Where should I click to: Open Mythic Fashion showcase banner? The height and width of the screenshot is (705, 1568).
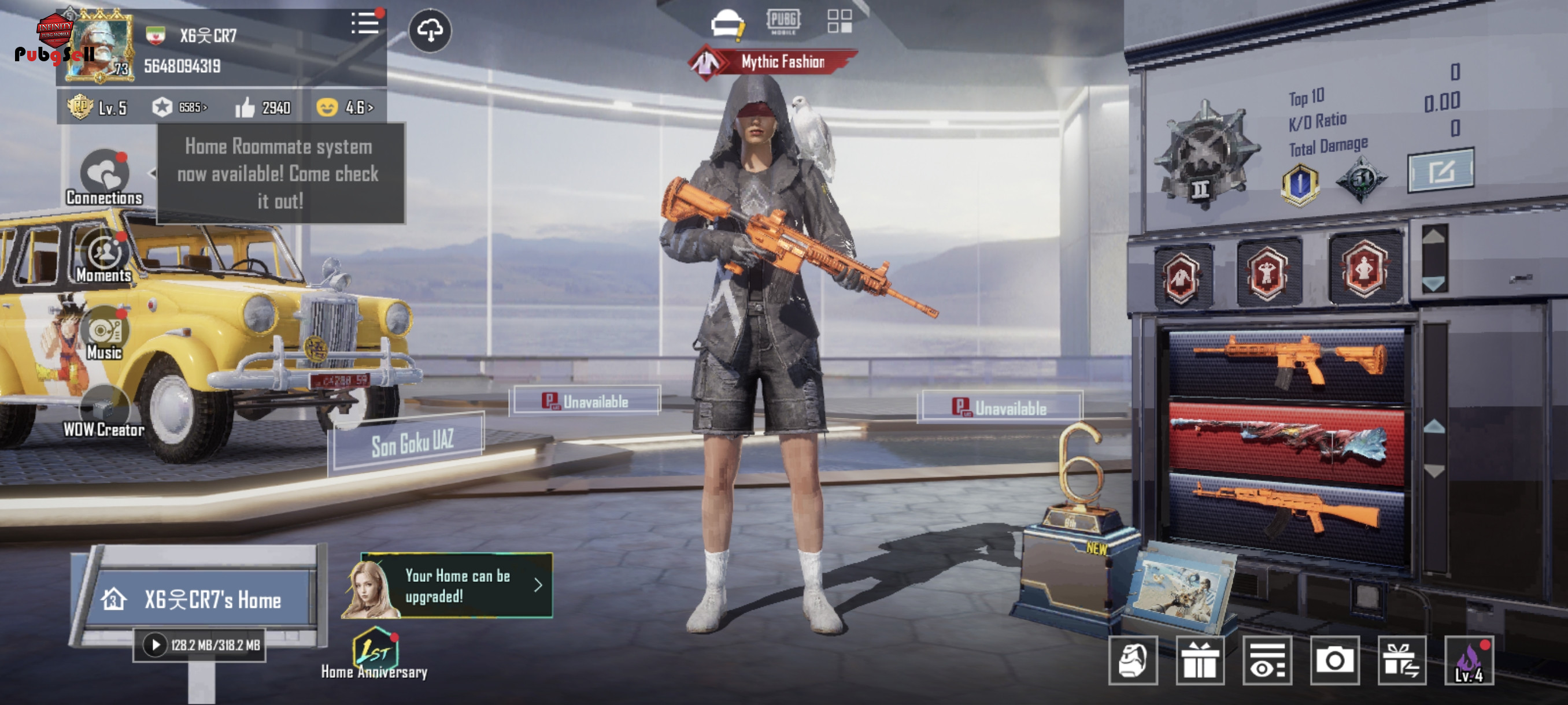coord(774,62)
